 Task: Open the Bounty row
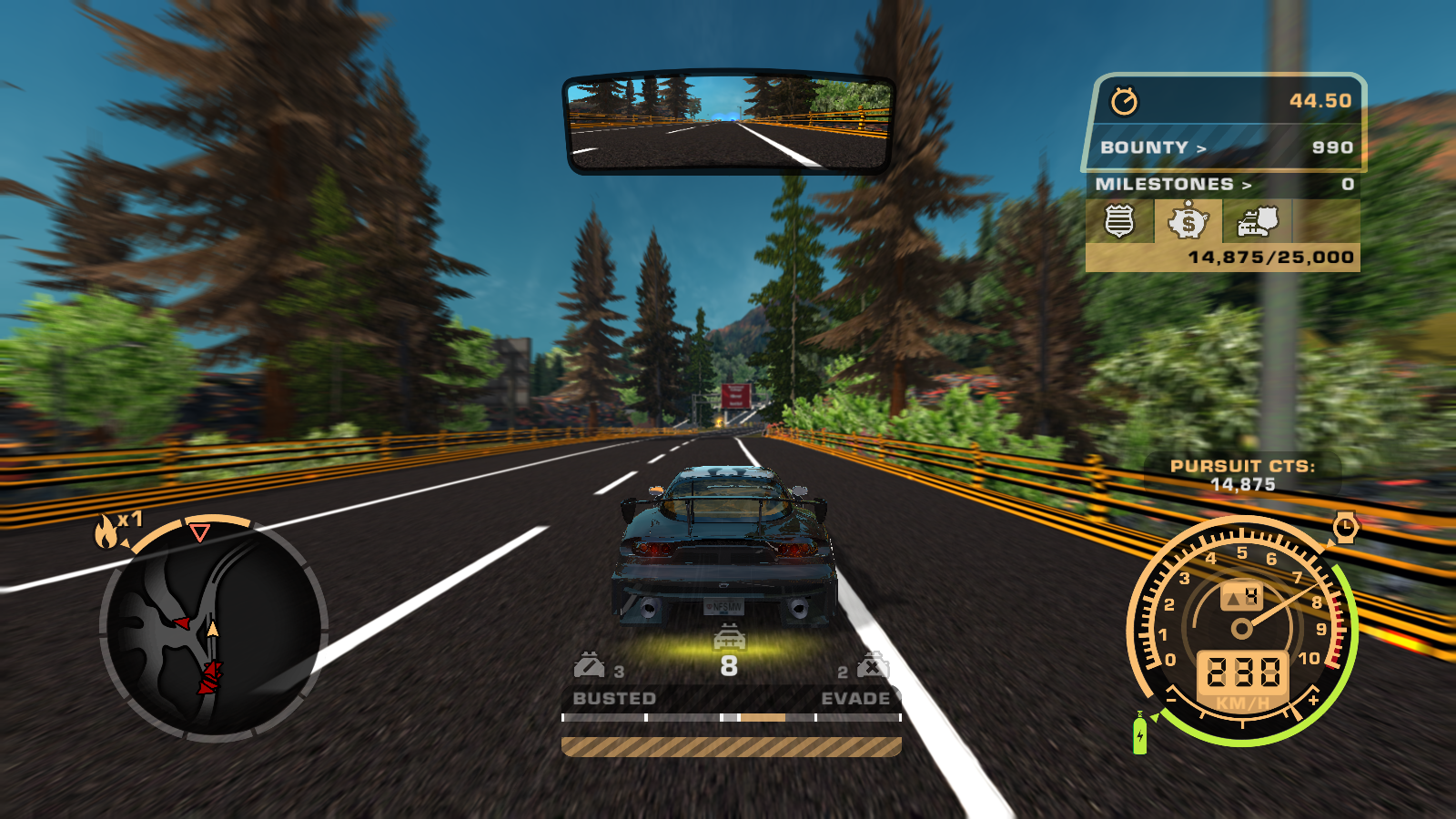point(1225,147)
